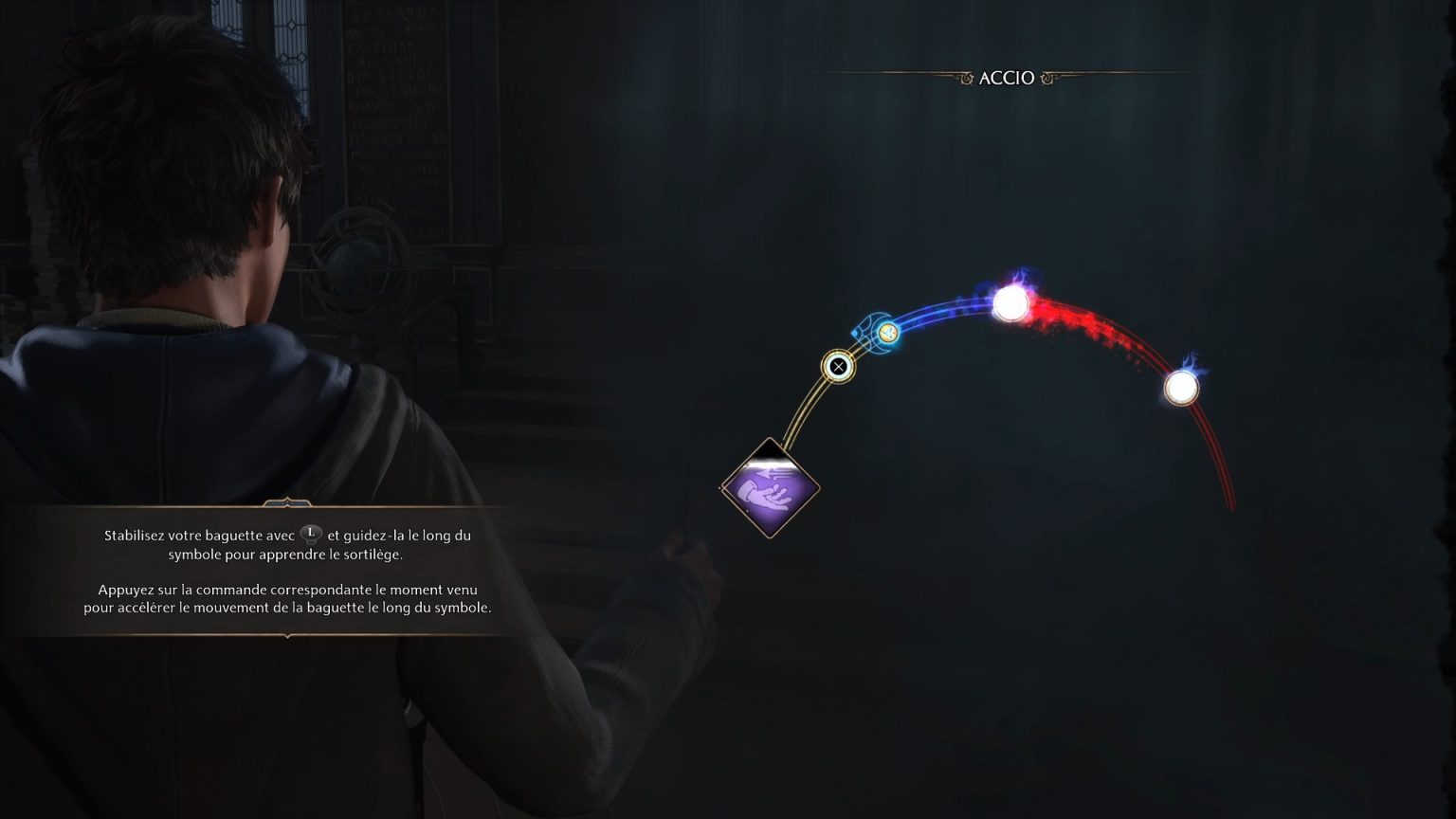The image size is (1456, 819).
Task: Click the X button prompt on the trace
Action: [839, 367]
